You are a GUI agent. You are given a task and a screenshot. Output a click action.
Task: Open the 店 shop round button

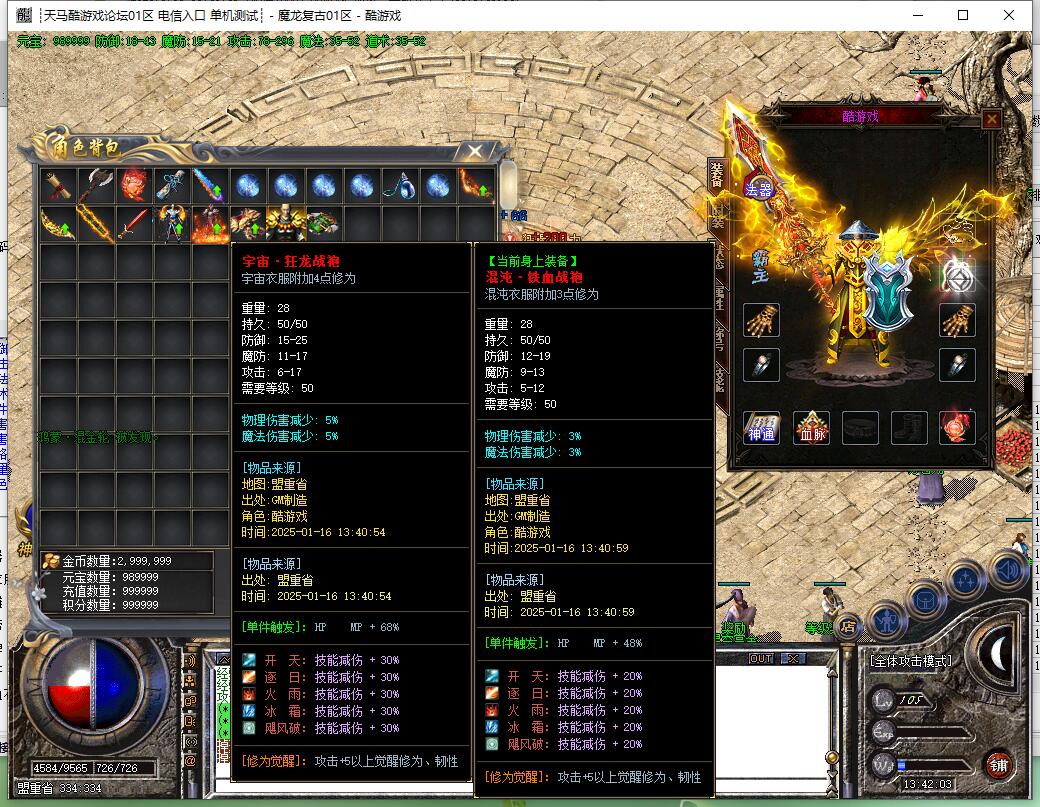[848, 627]
